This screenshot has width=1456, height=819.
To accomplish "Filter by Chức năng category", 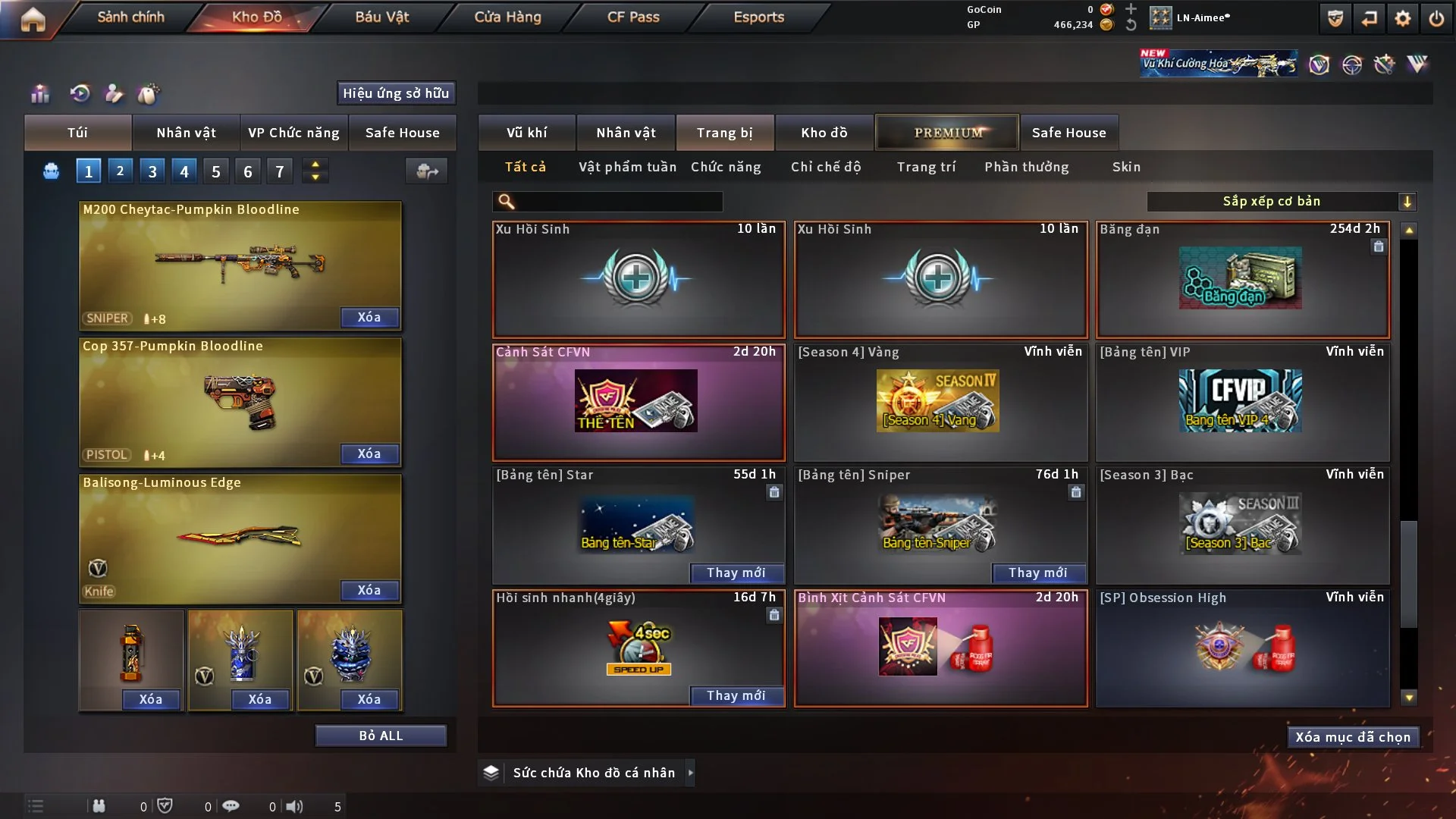I will click(x=726, y=167).
